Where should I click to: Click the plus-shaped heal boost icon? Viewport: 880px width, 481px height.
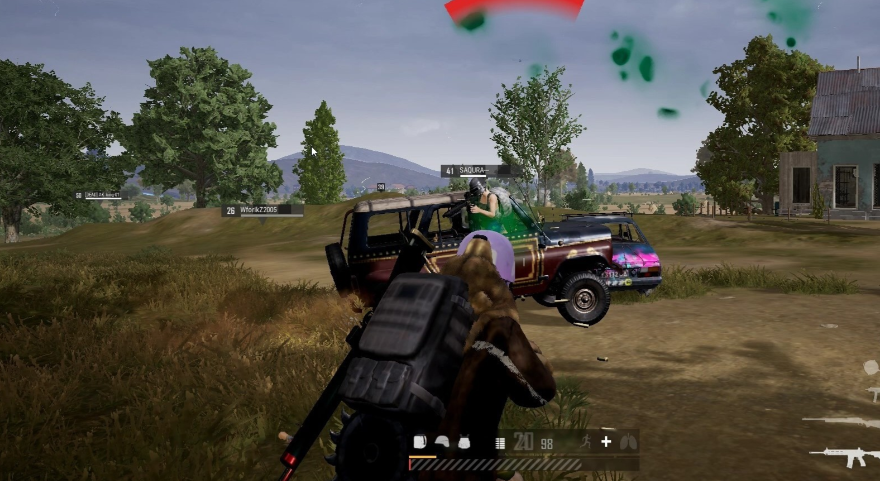[606, 442]
